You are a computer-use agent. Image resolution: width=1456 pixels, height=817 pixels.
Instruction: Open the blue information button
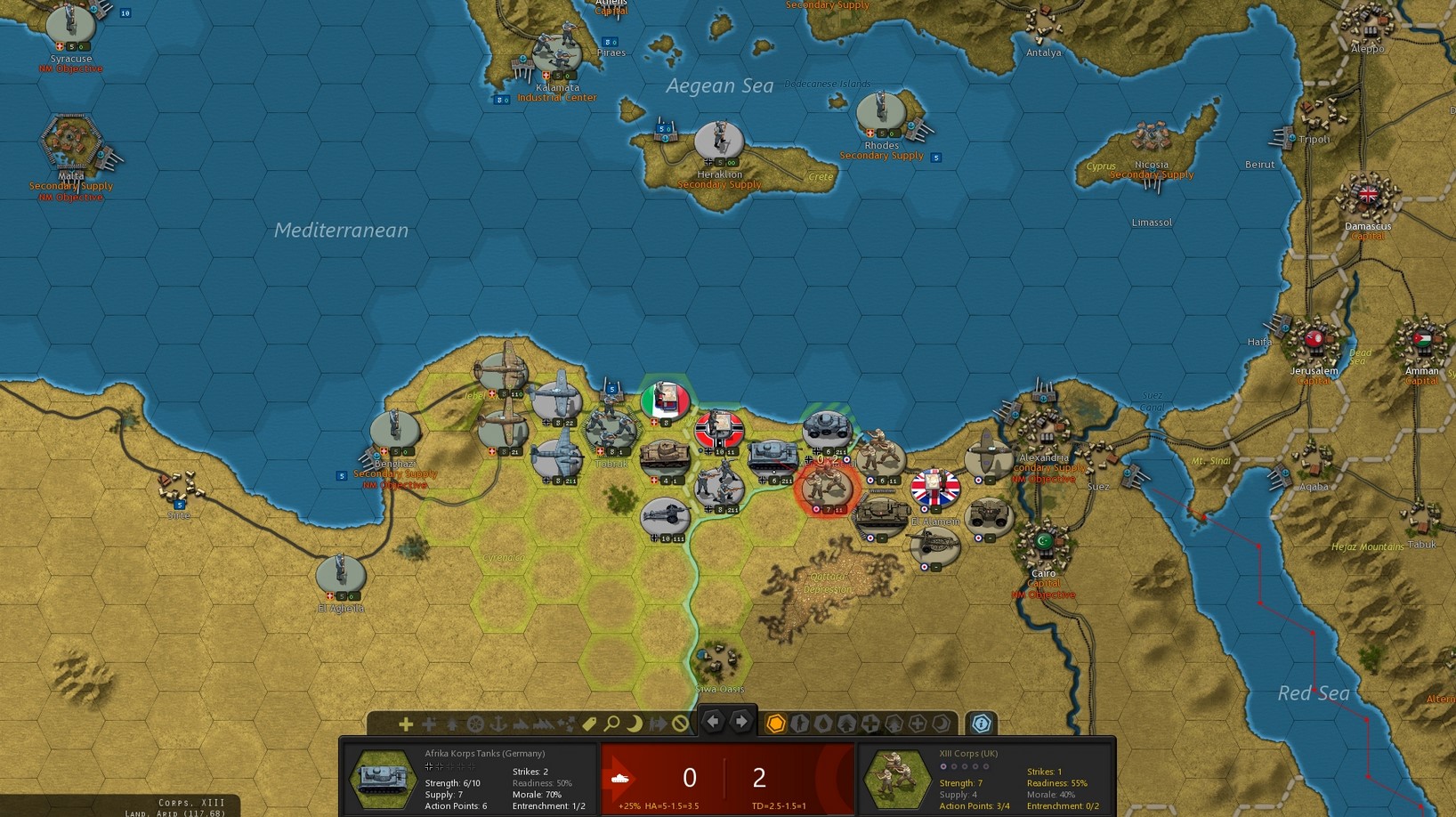pos(981,724)
